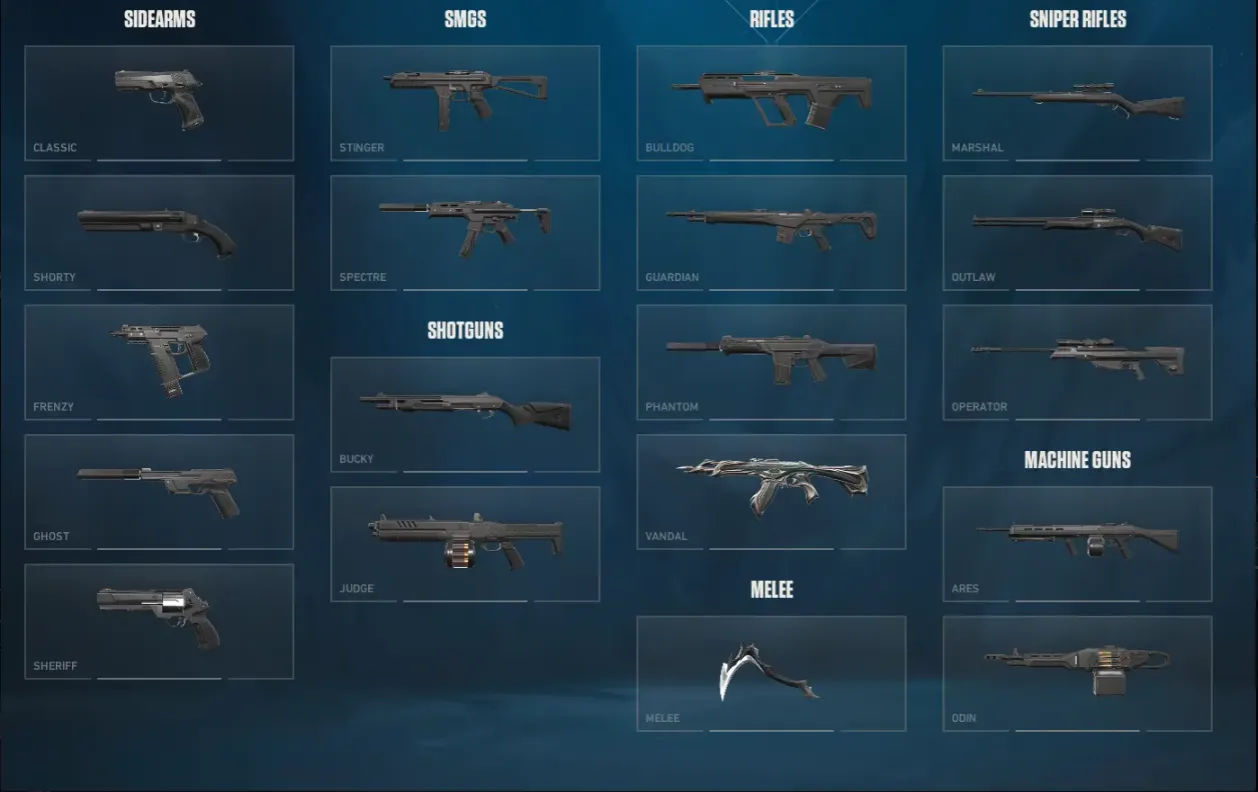Choose the Melee knife tile
This screenshot has width=1258, height=792.
click(771, 673)
